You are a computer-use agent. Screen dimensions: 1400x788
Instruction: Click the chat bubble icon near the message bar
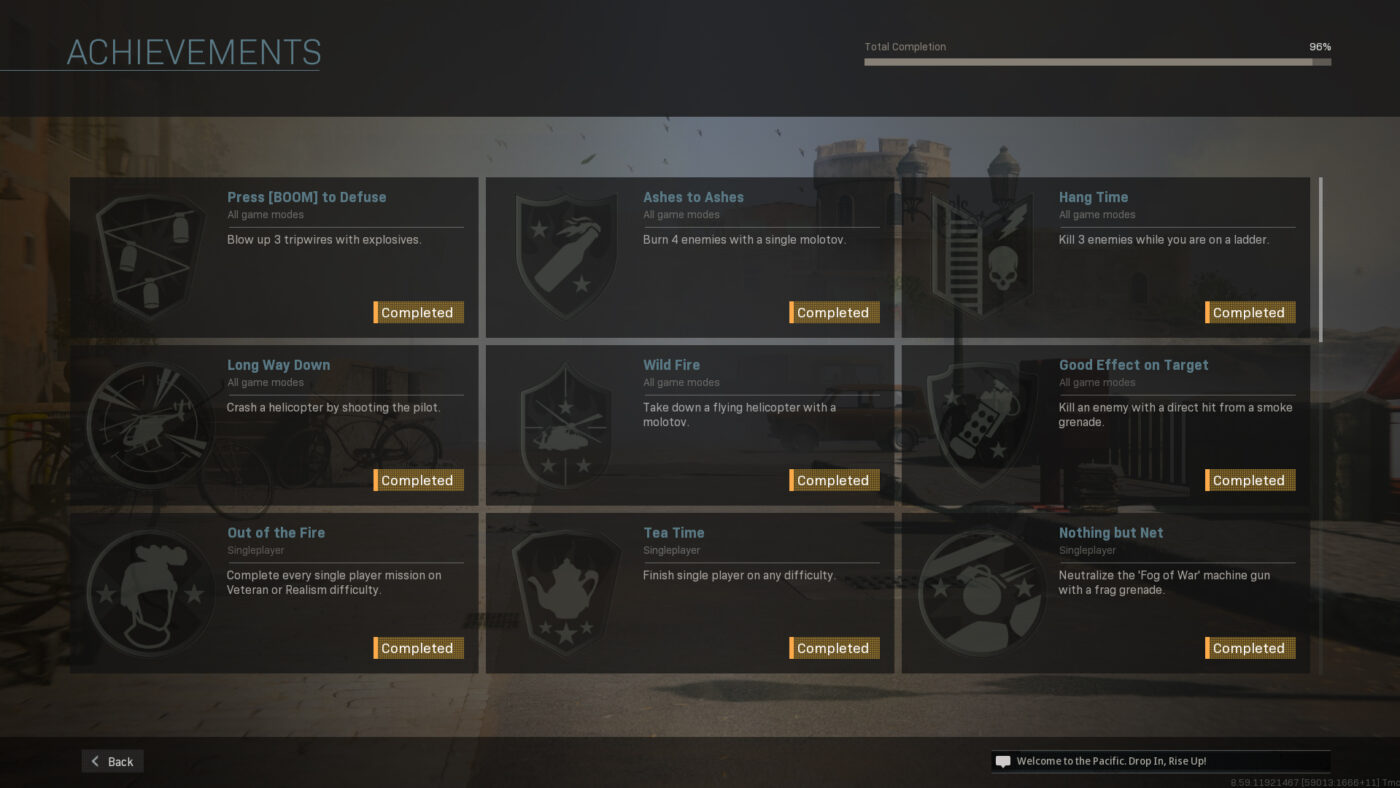point(1002,761)
